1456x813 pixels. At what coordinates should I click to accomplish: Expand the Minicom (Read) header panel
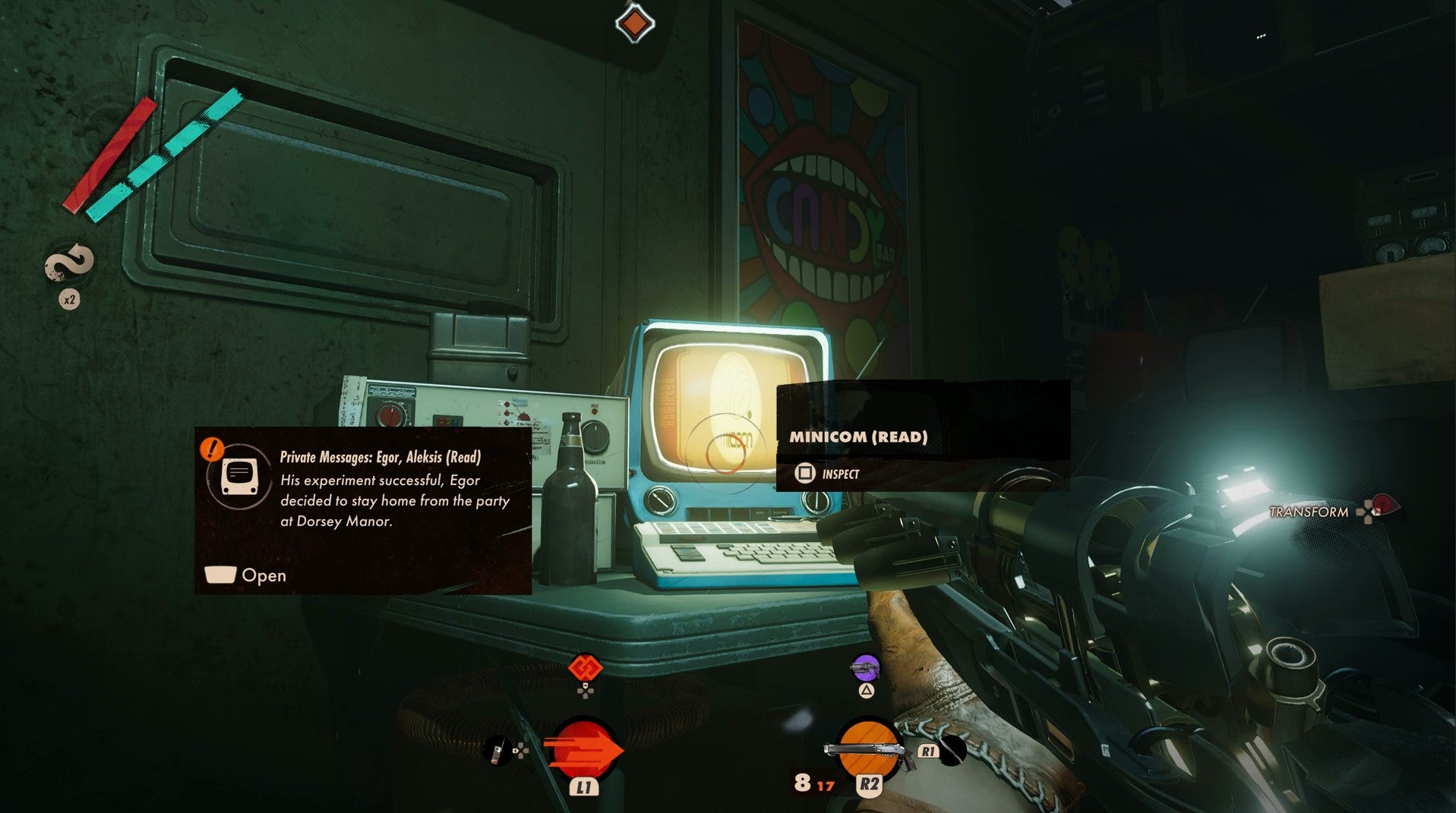tap(858, 437)
